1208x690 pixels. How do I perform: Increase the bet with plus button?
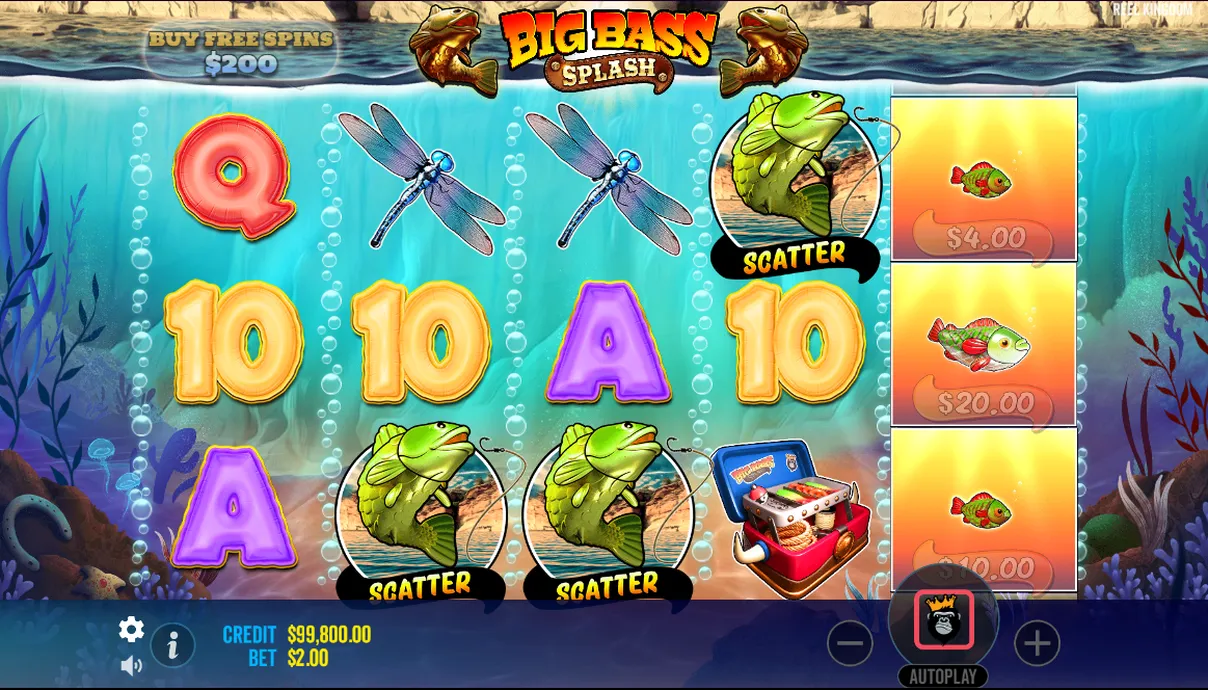[1037, 644]
